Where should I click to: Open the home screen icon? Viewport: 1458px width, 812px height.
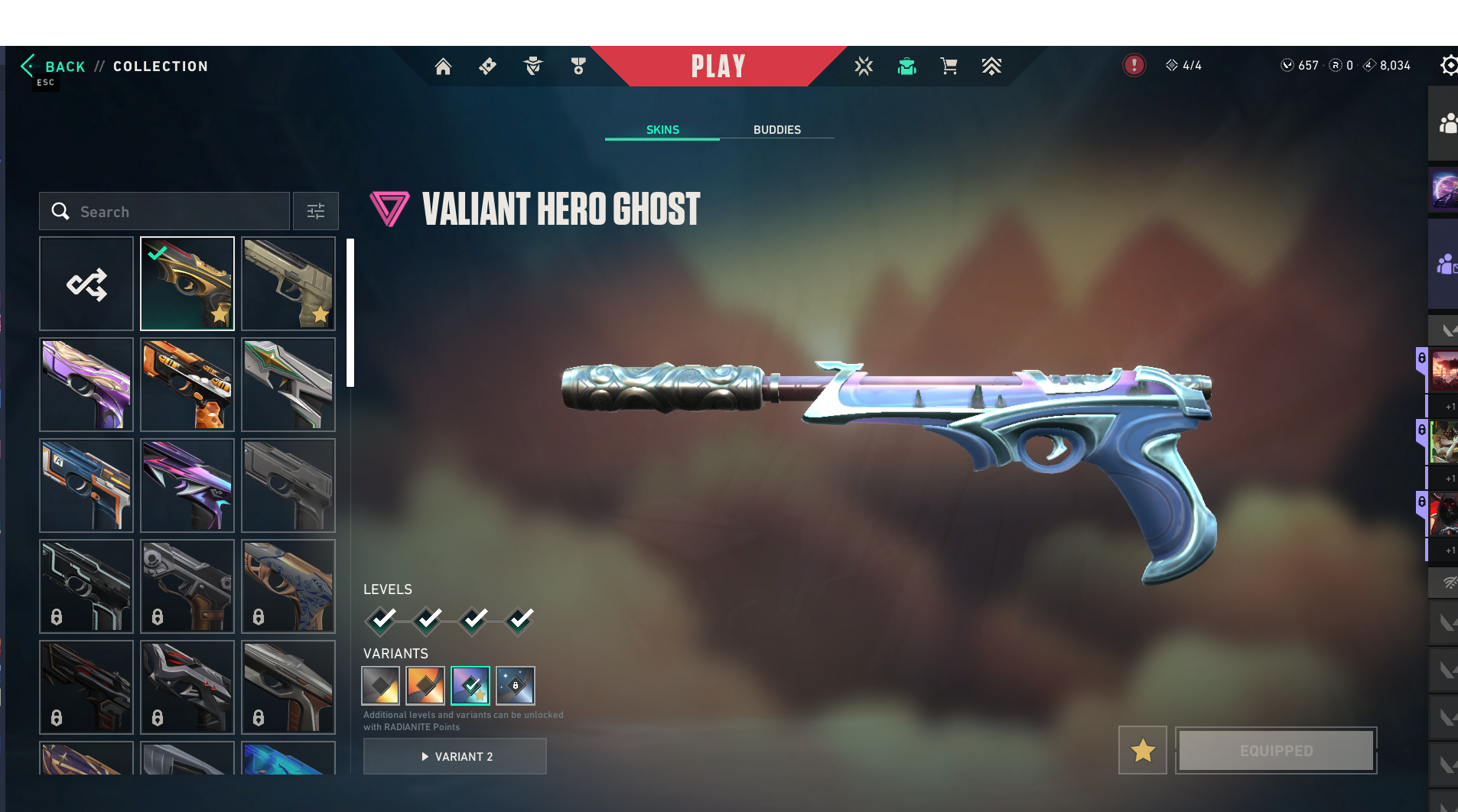click(x=443, y=67)
